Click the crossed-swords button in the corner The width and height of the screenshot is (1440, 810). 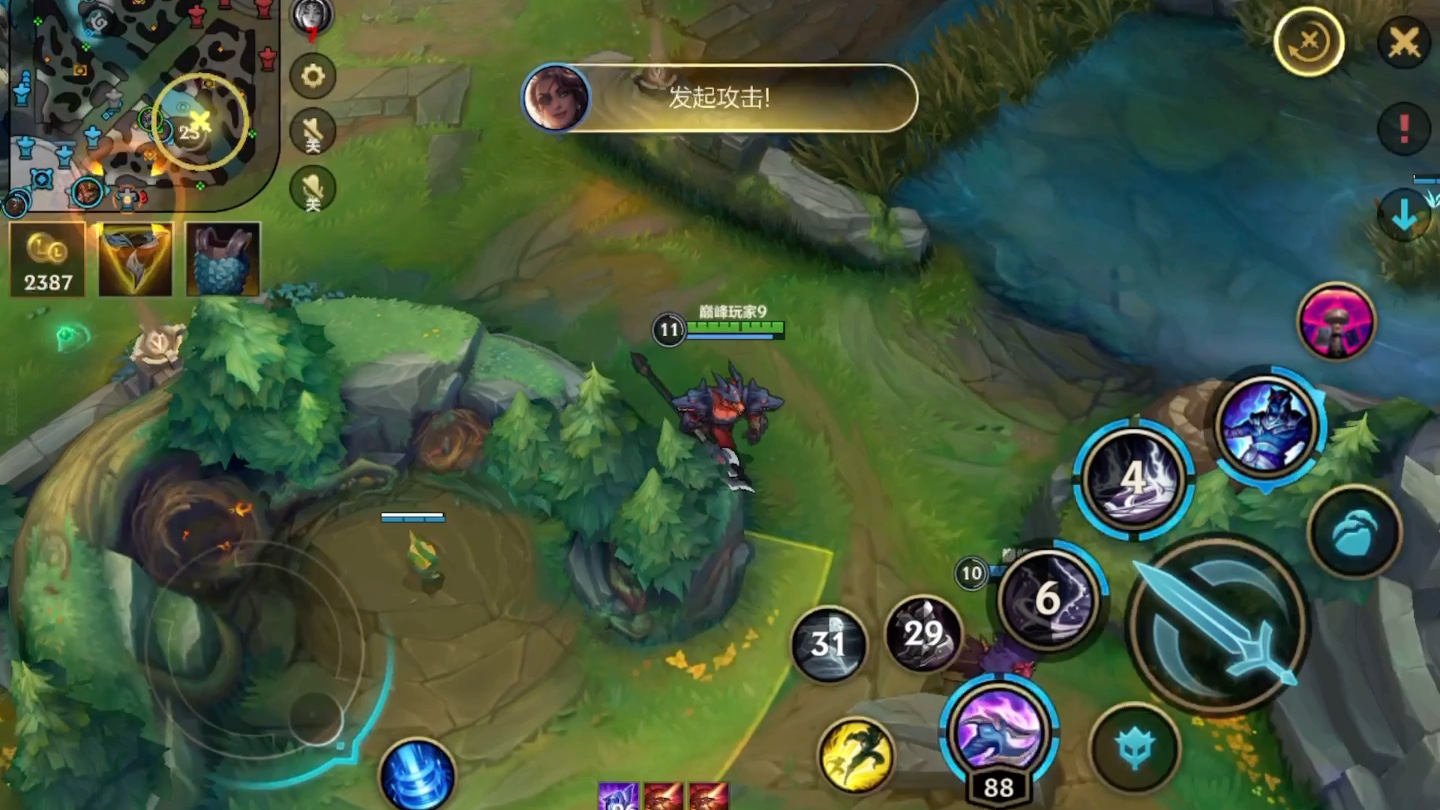tap(1404, 43)
